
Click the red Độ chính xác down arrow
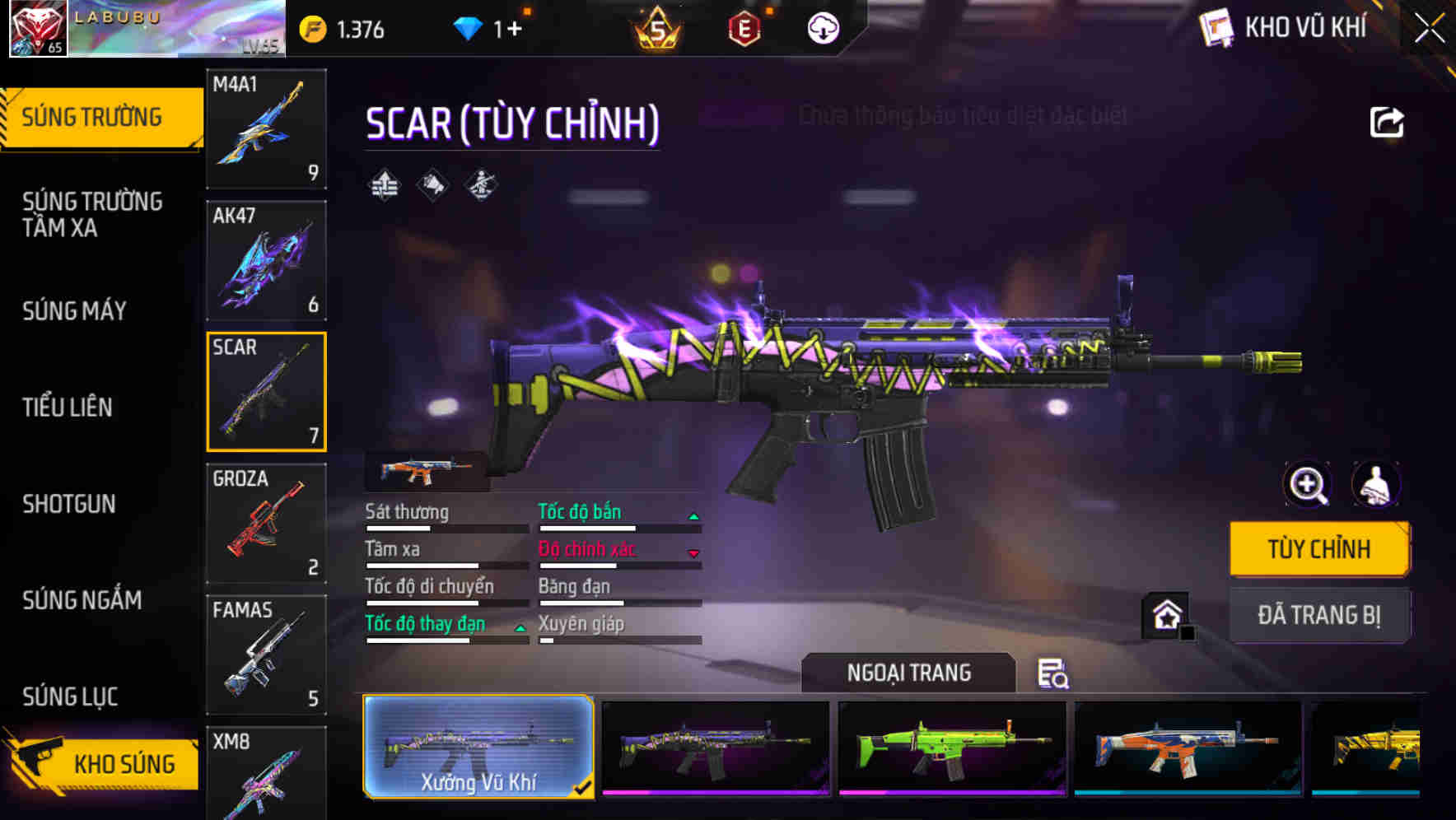694,552
